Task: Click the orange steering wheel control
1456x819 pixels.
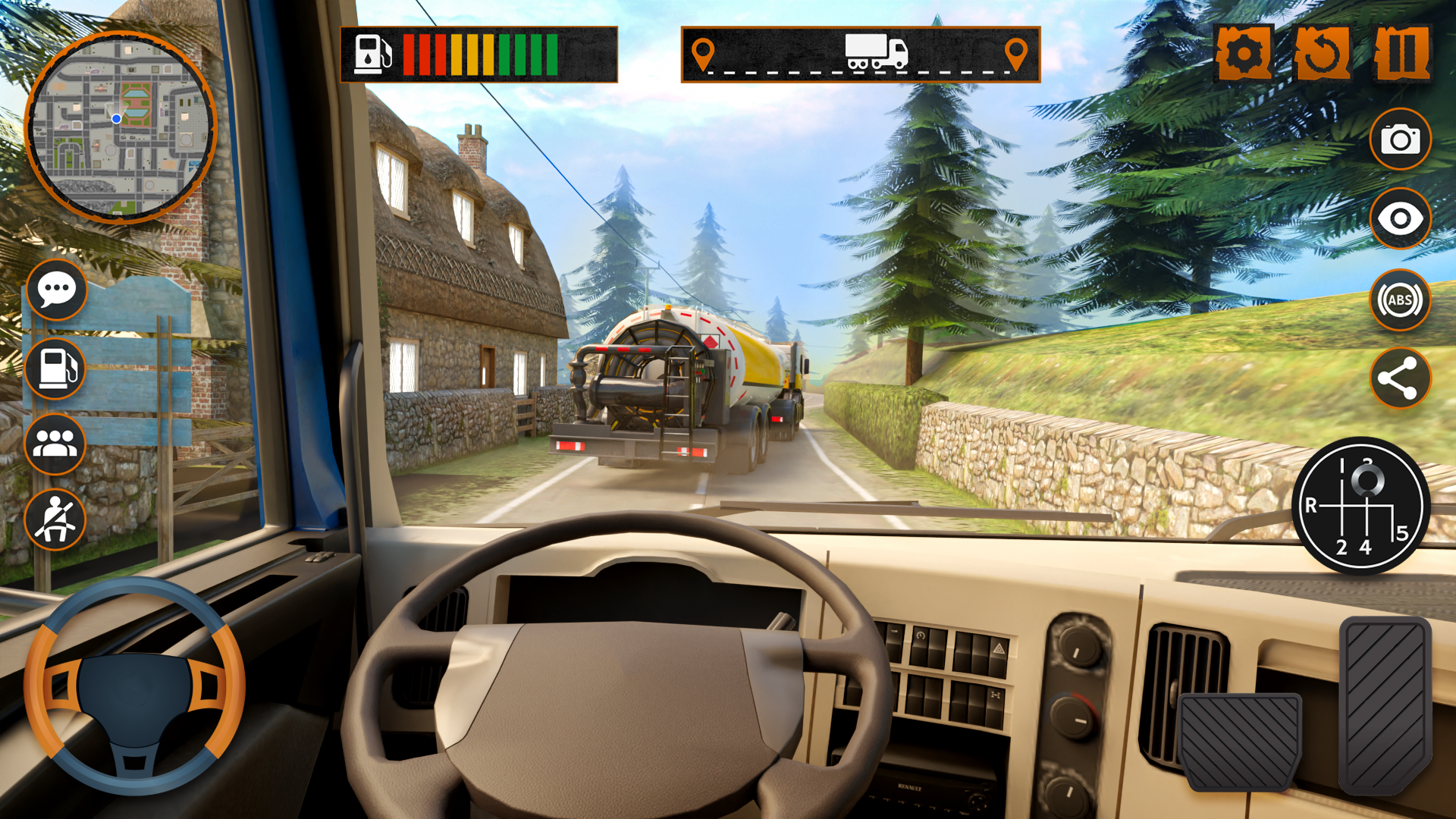Action: click(x=134, y=687)
